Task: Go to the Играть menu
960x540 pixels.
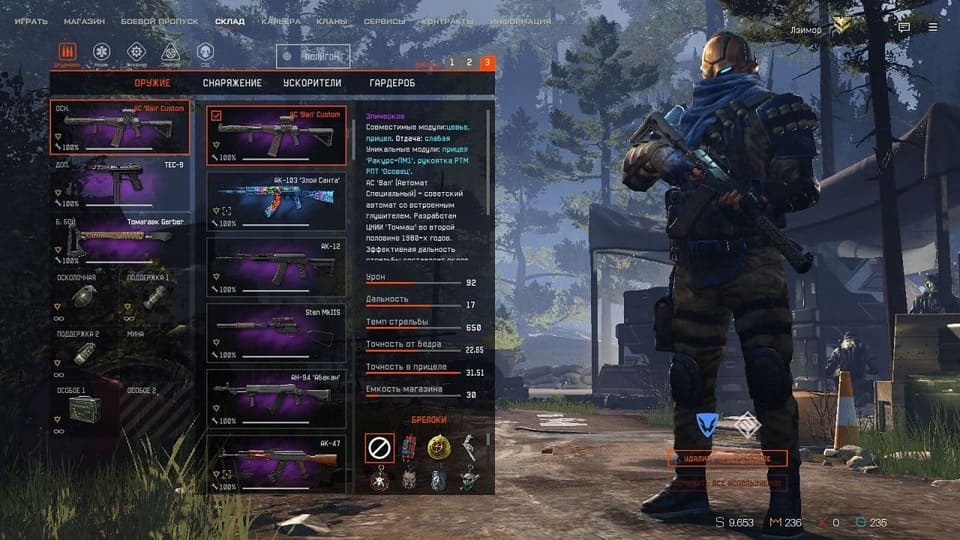Action: pyautogui.click(x=30, y=21)
